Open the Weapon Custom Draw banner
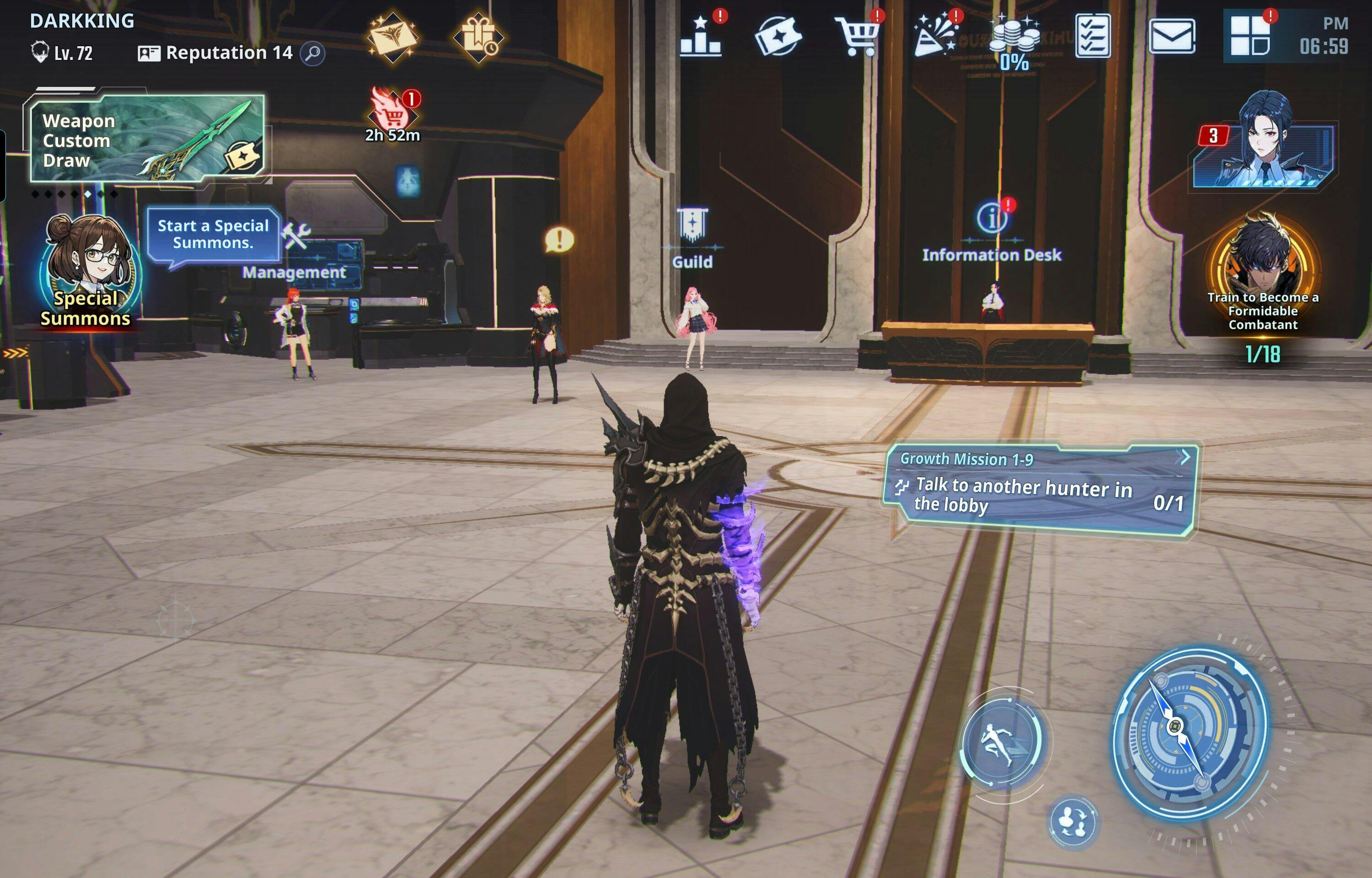Screen dimensions: 1372x878 pyautogui.click(x=147, y=139)
